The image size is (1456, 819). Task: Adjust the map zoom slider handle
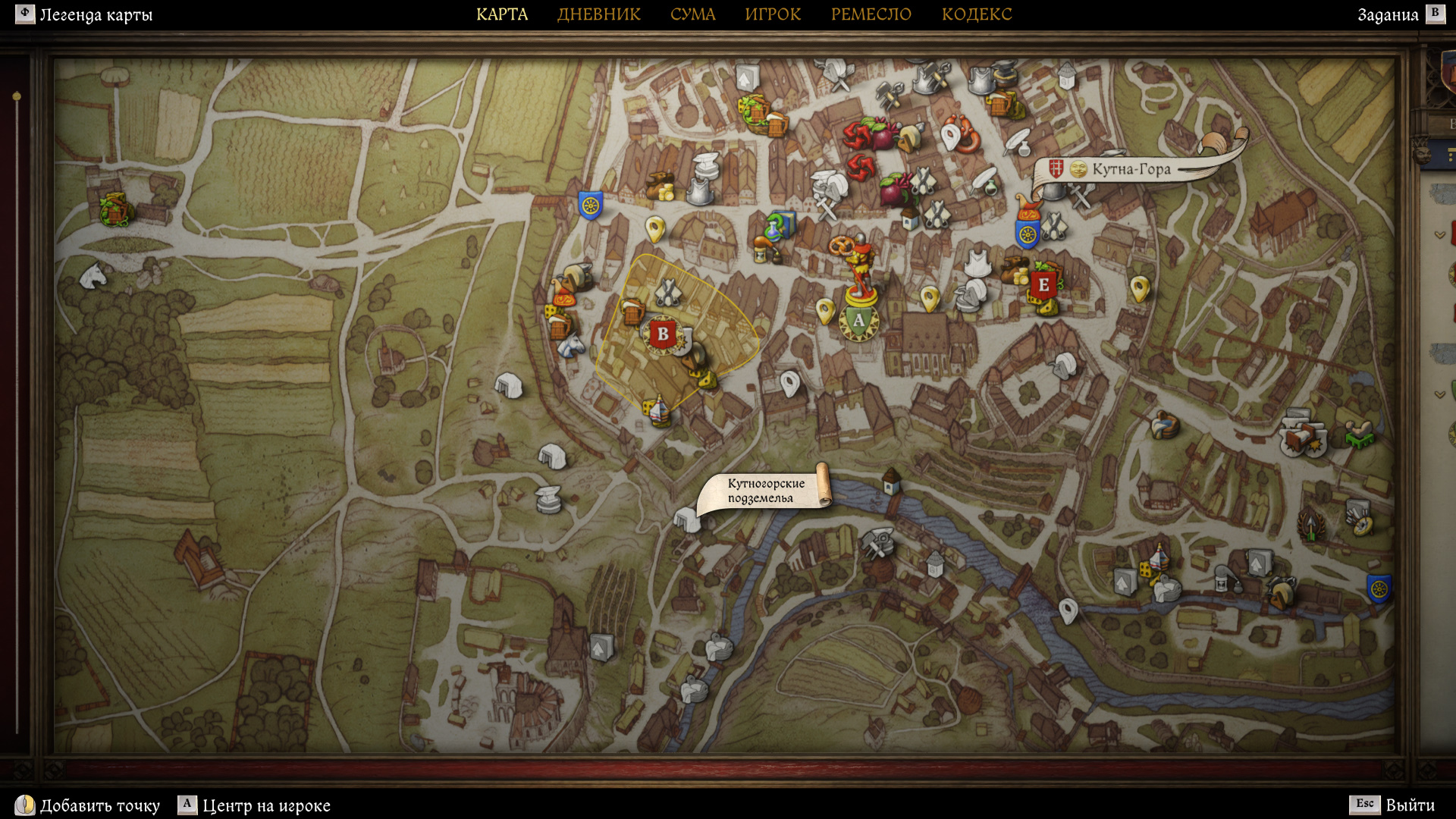pyautogui.click(x=17, y=96)
